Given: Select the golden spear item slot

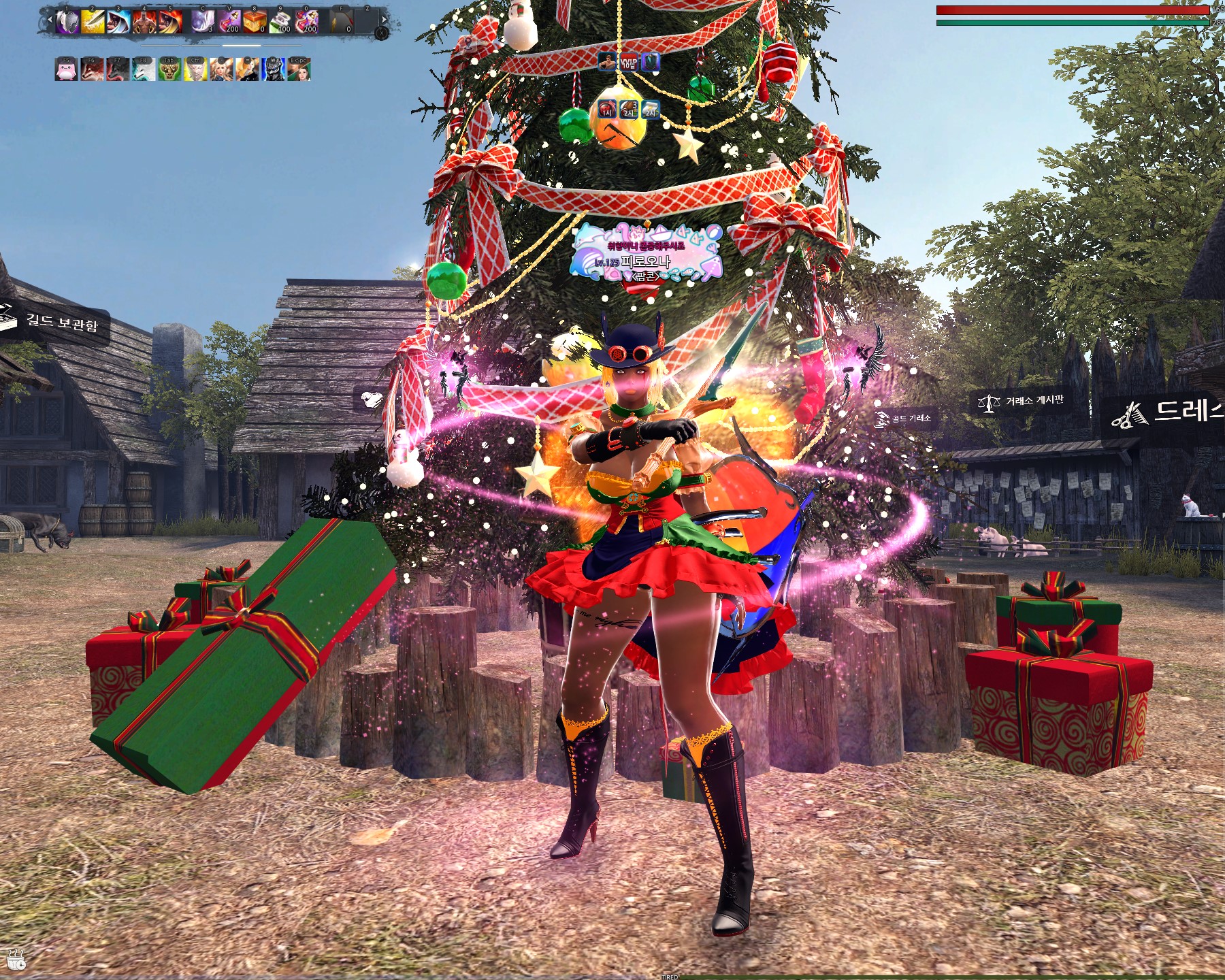Looking at the screenshot, I should coord(340,22).
